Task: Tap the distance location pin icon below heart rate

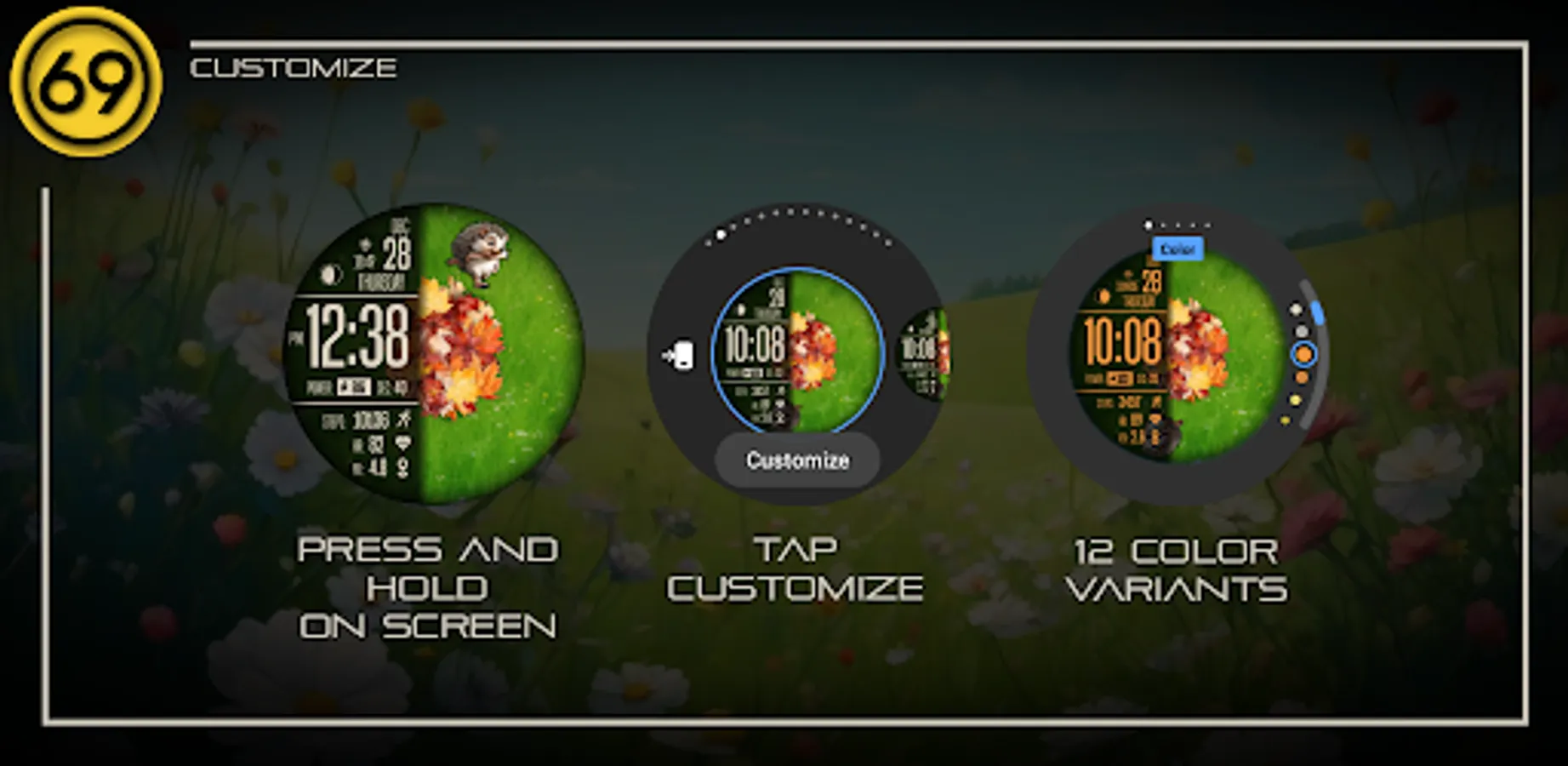Action: [x=403, y=465]
